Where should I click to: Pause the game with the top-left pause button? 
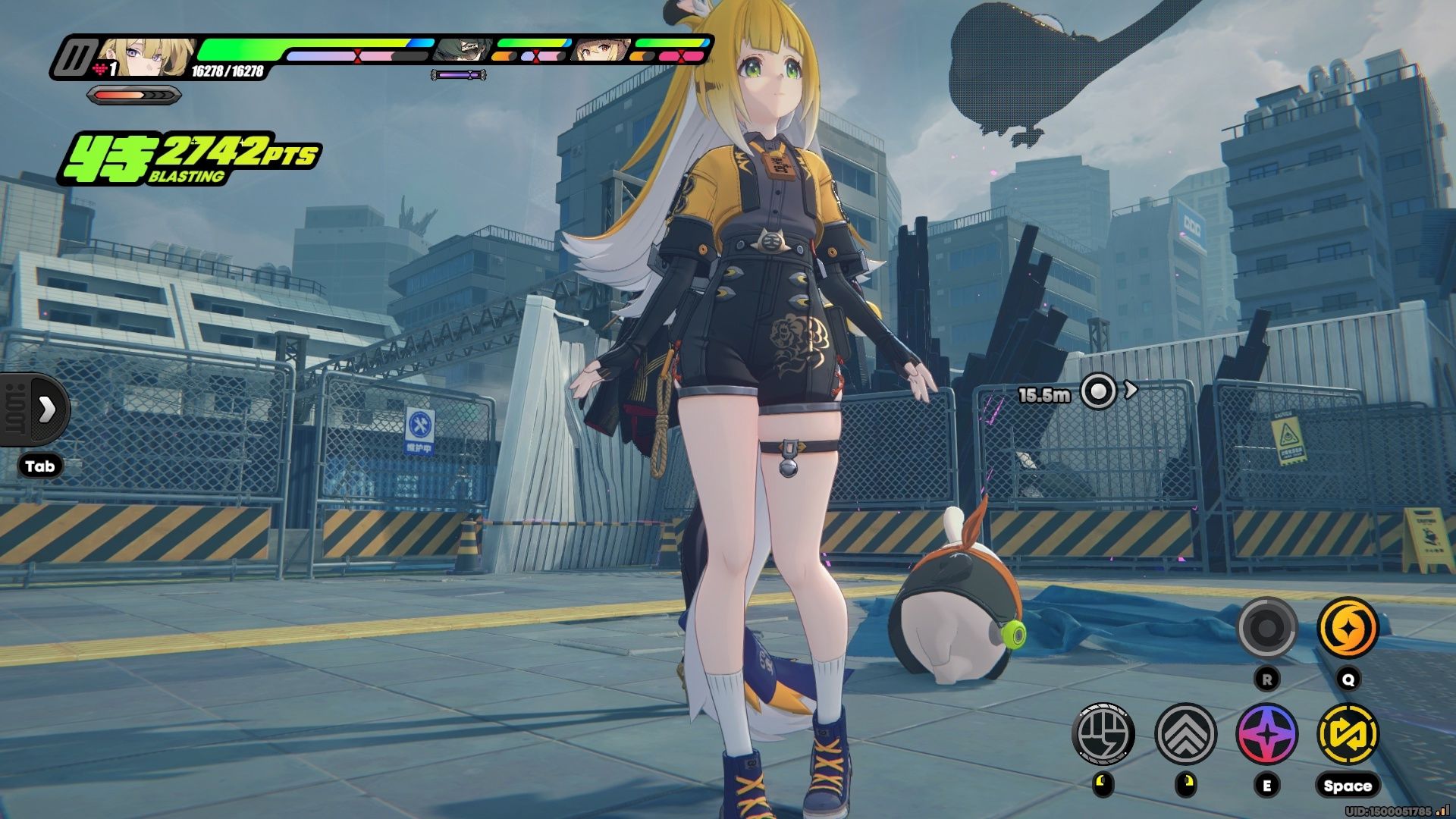click(x=77, y=59)
